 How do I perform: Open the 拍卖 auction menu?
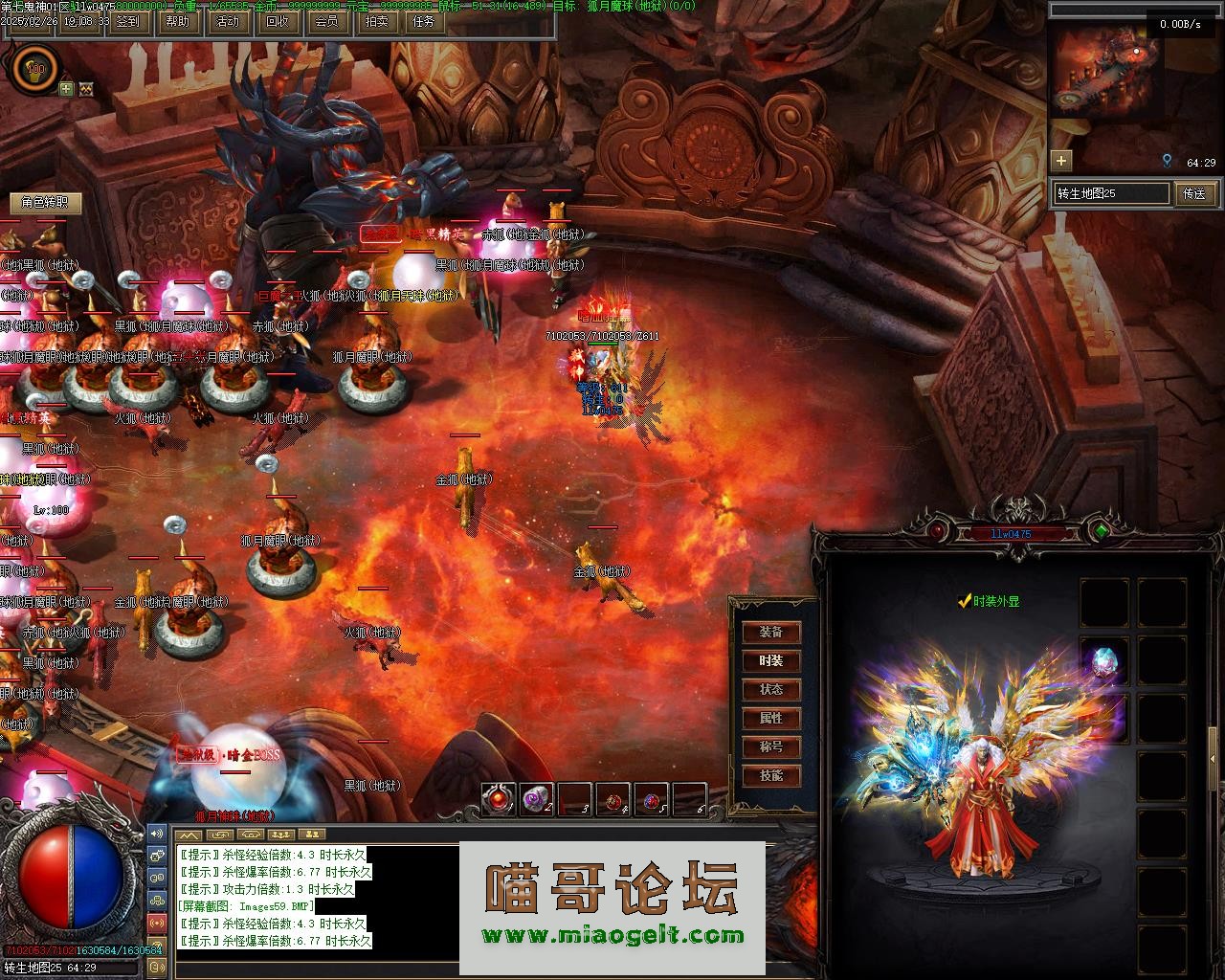[x=375, y=21]
